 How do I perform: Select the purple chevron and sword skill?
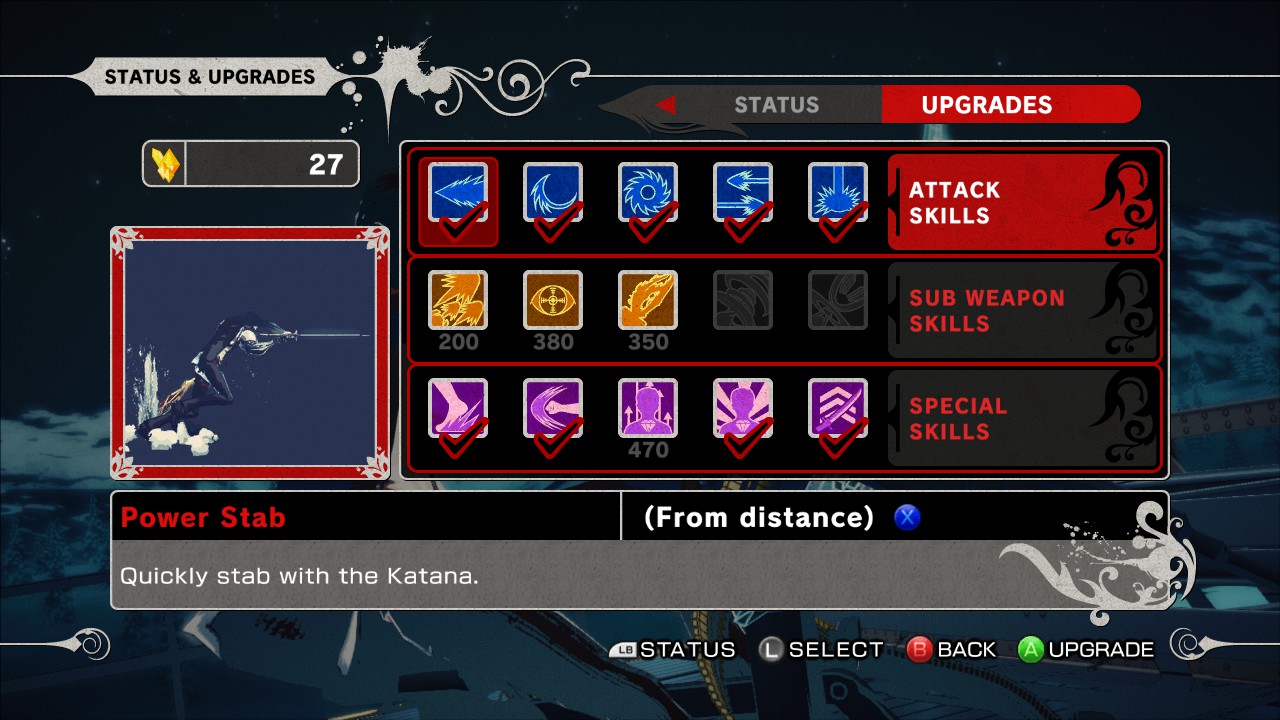pos(838,408)
